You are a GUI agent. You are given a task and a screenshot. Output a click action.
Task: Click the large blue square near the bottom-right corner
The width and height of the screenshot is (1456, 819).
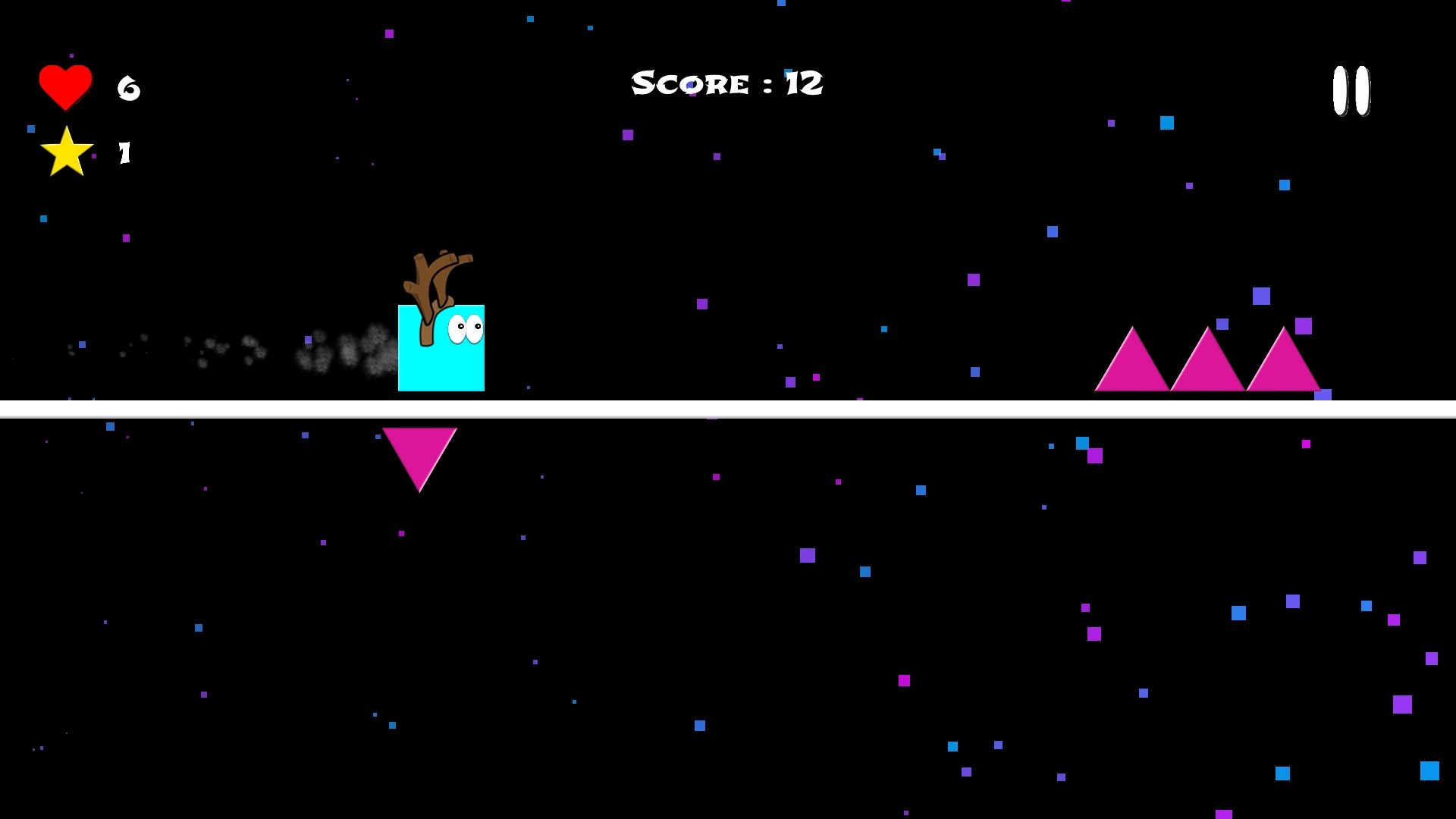(x=1429, y=770)
